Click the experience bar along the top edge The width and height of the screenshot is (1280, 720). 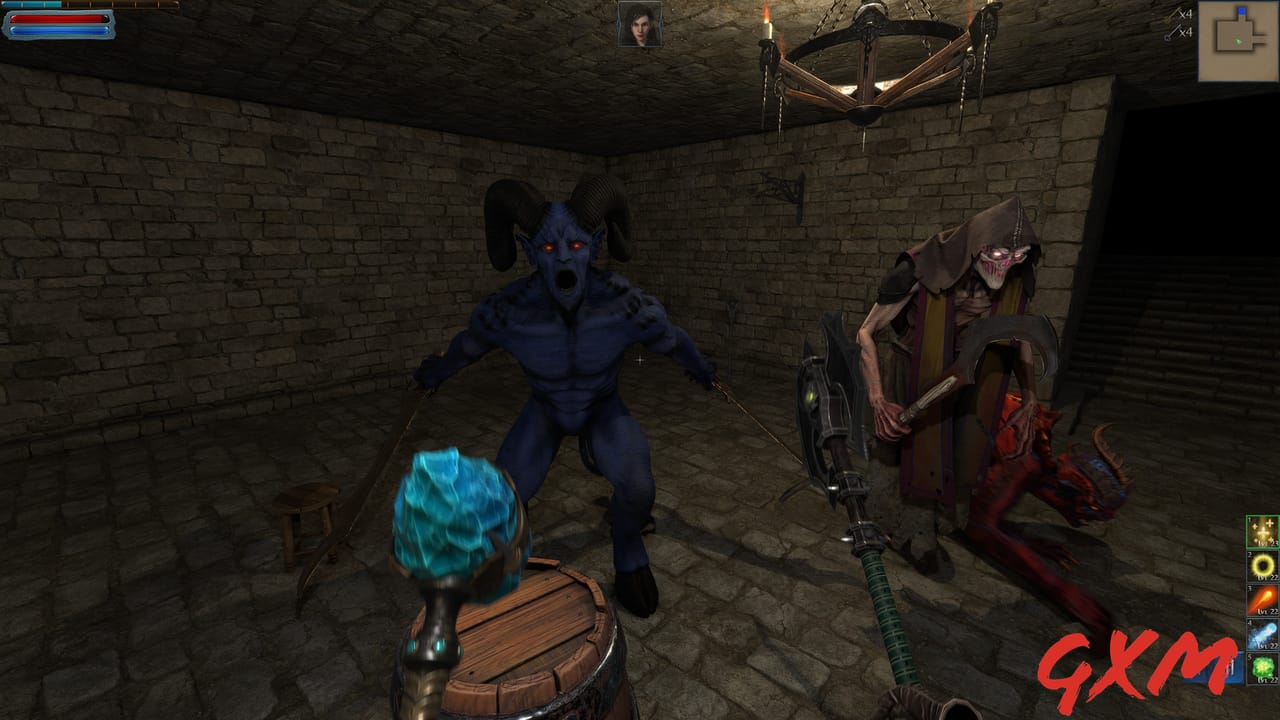click(x=88, y=3)
